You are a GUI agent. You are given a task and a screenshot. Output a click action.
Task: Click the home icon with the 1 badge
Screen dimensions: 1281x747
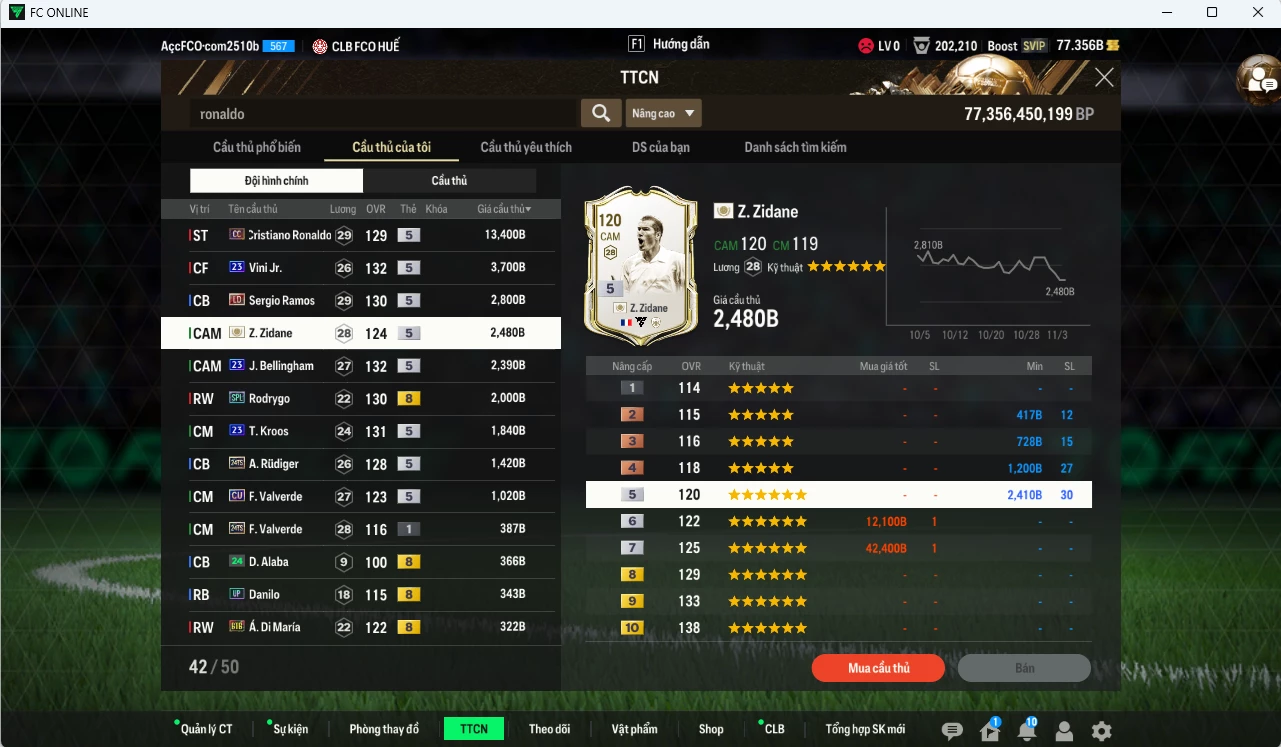pyautogui.click(x=992, y=733)
